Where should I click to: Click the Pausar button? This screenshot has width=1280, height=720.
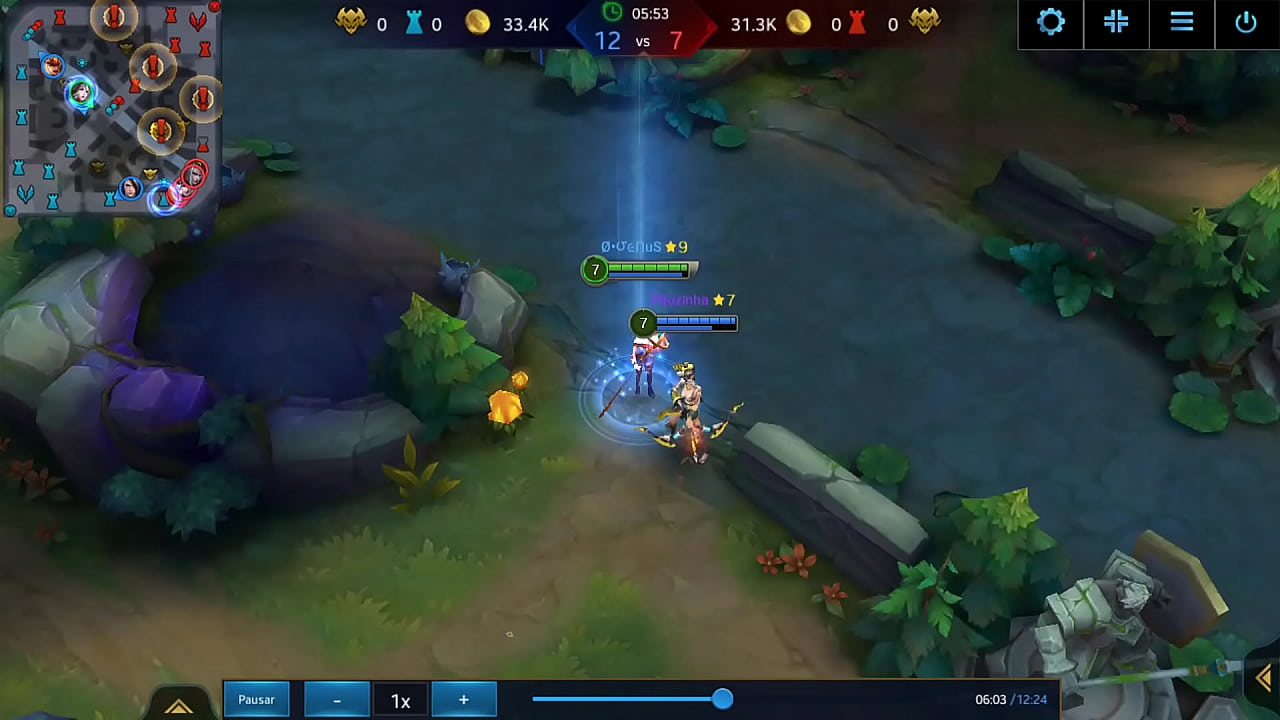(x=256, y=700)
